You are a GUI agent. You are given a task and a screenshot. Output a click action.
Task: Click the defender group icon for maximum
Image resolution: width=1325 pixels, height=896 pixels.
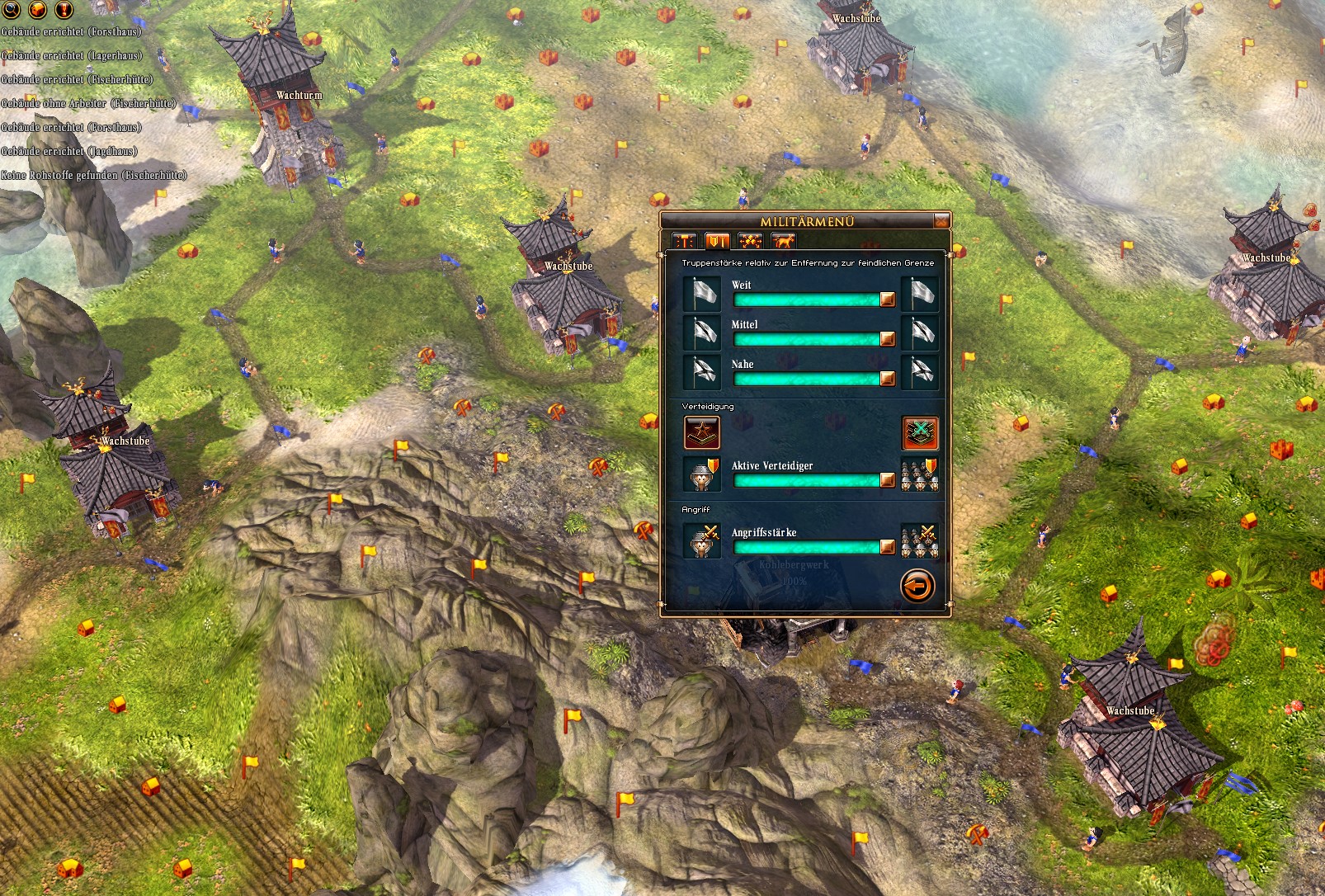(920, 474)
